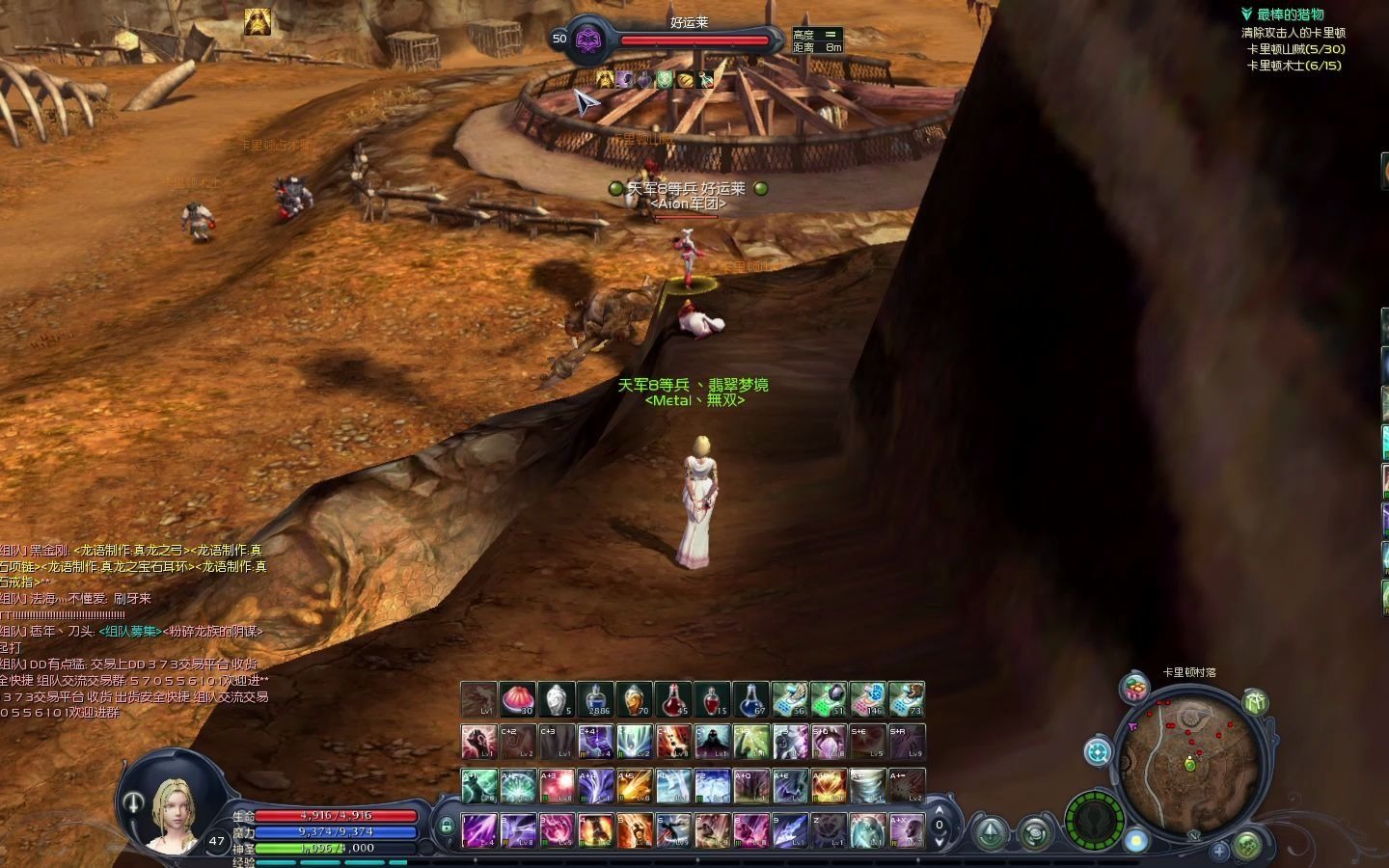Open the green gift box icon by minimap

[x=1255, y=702]
